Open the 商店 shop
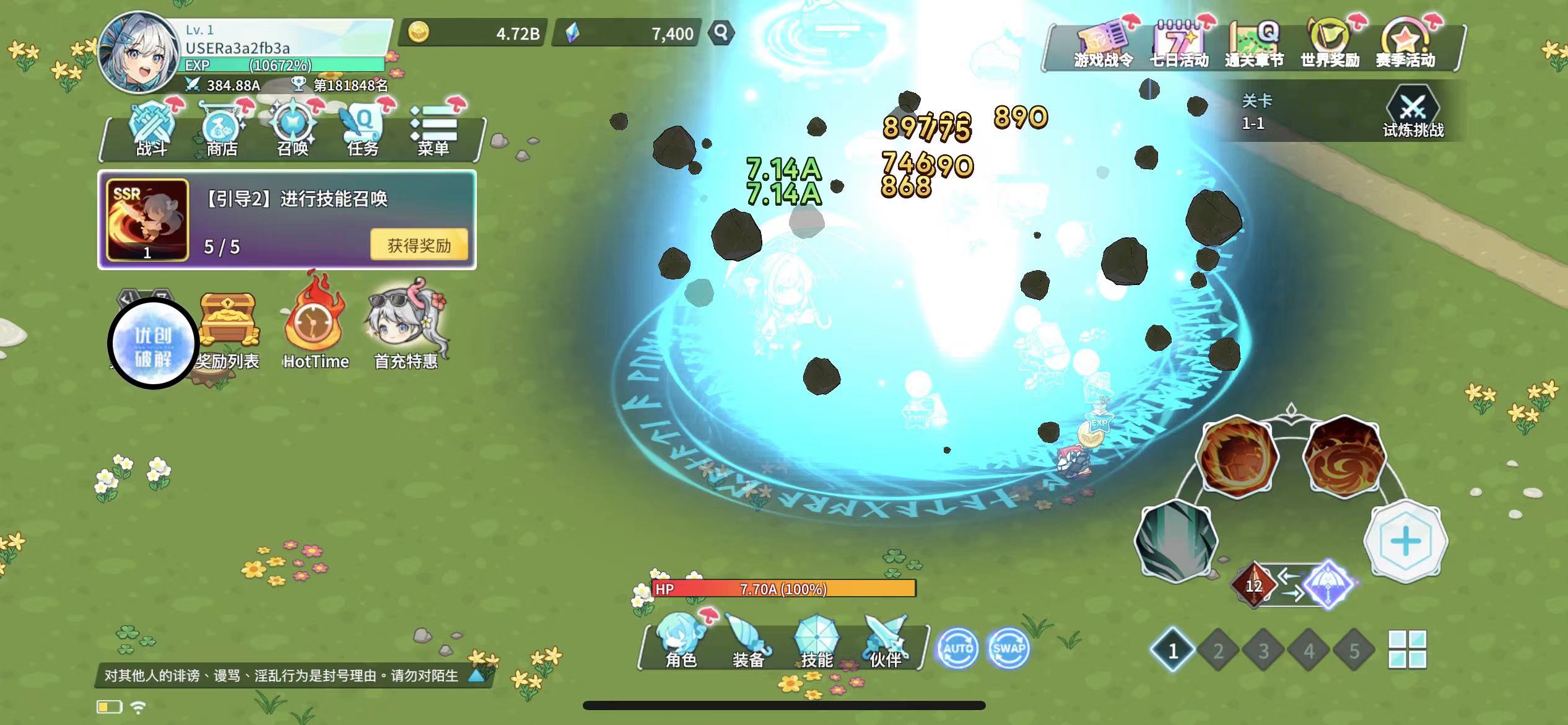The width and height of the screenshot is (1568, 725). [222, 131]
